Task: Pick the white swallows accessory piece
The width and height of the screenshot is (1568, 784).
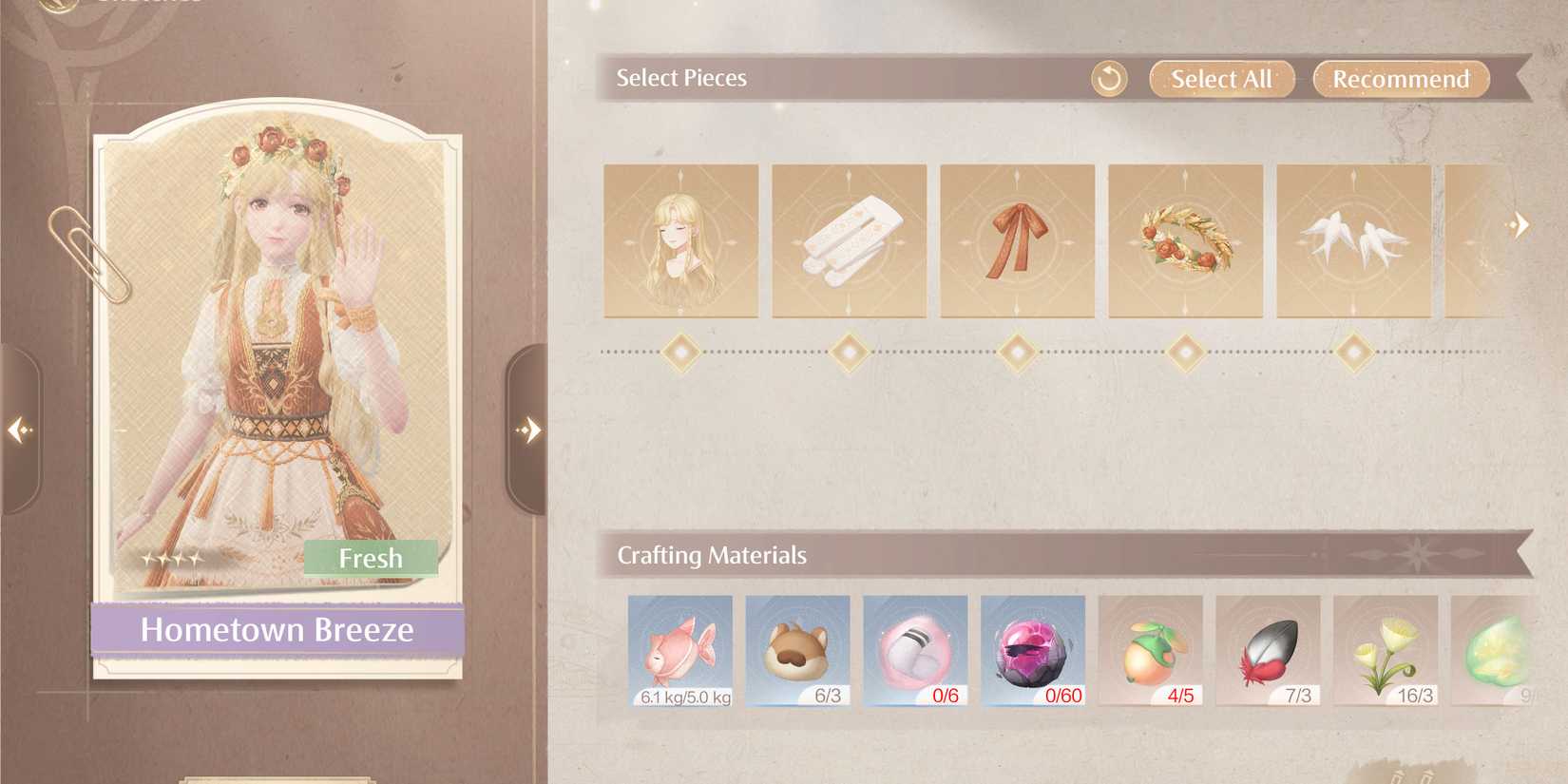Action: (x=1353, y=242)
